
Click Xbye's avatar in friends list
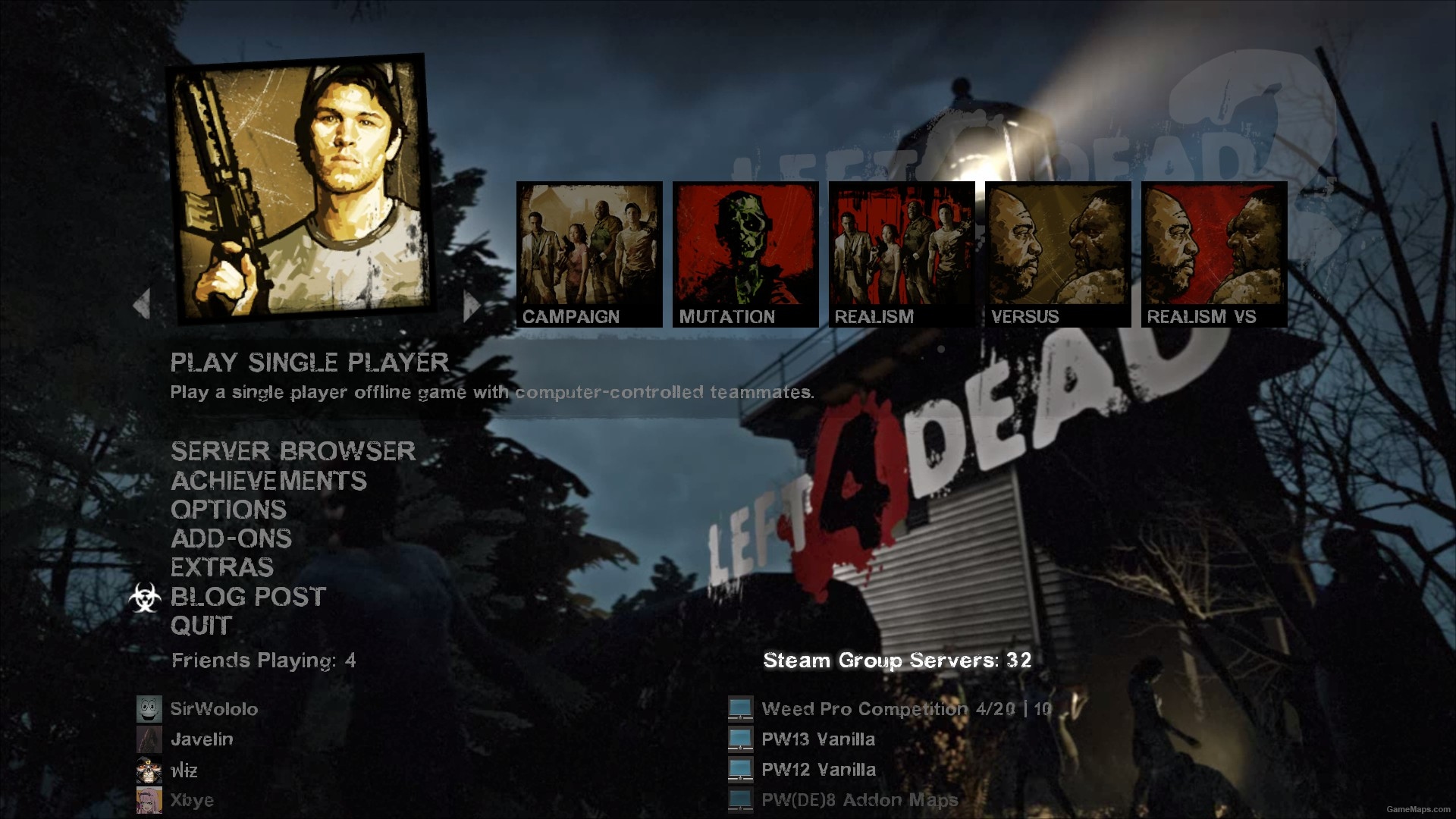(149, 799)
